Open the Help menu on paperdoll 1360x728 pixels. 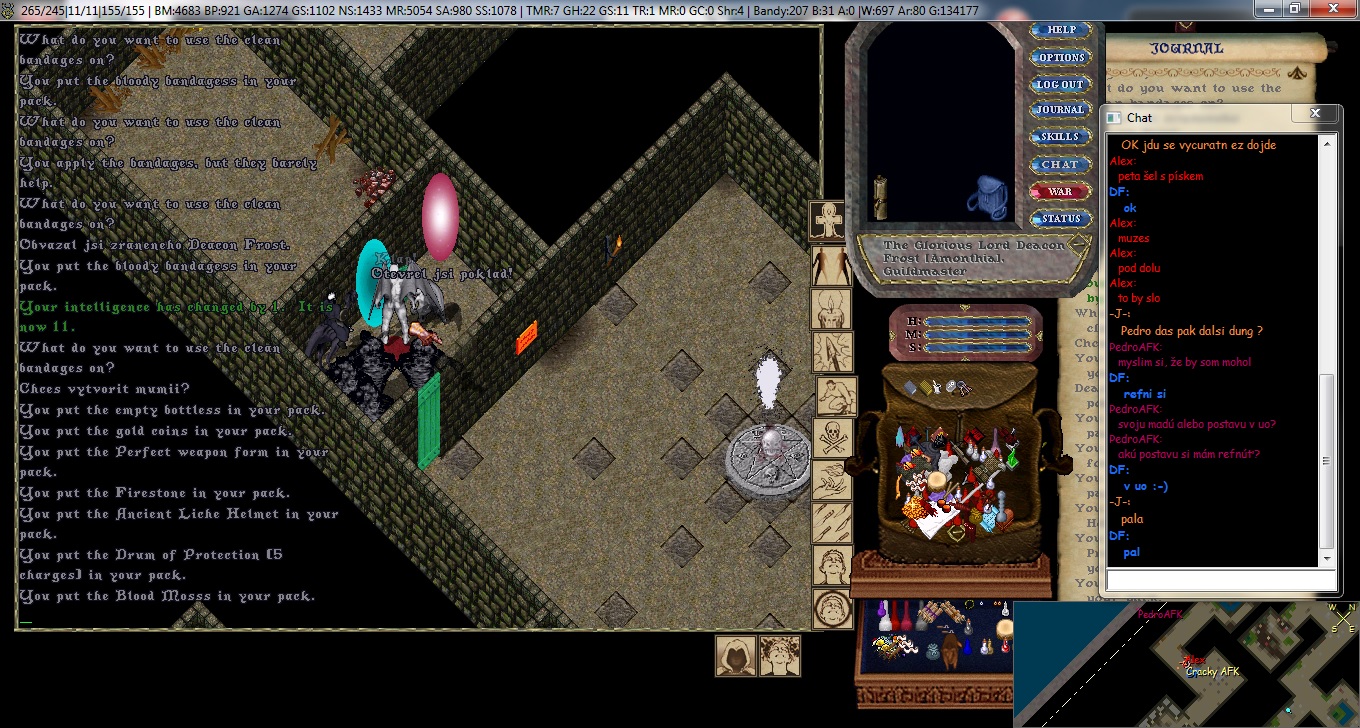click(x=1060, y=30)
